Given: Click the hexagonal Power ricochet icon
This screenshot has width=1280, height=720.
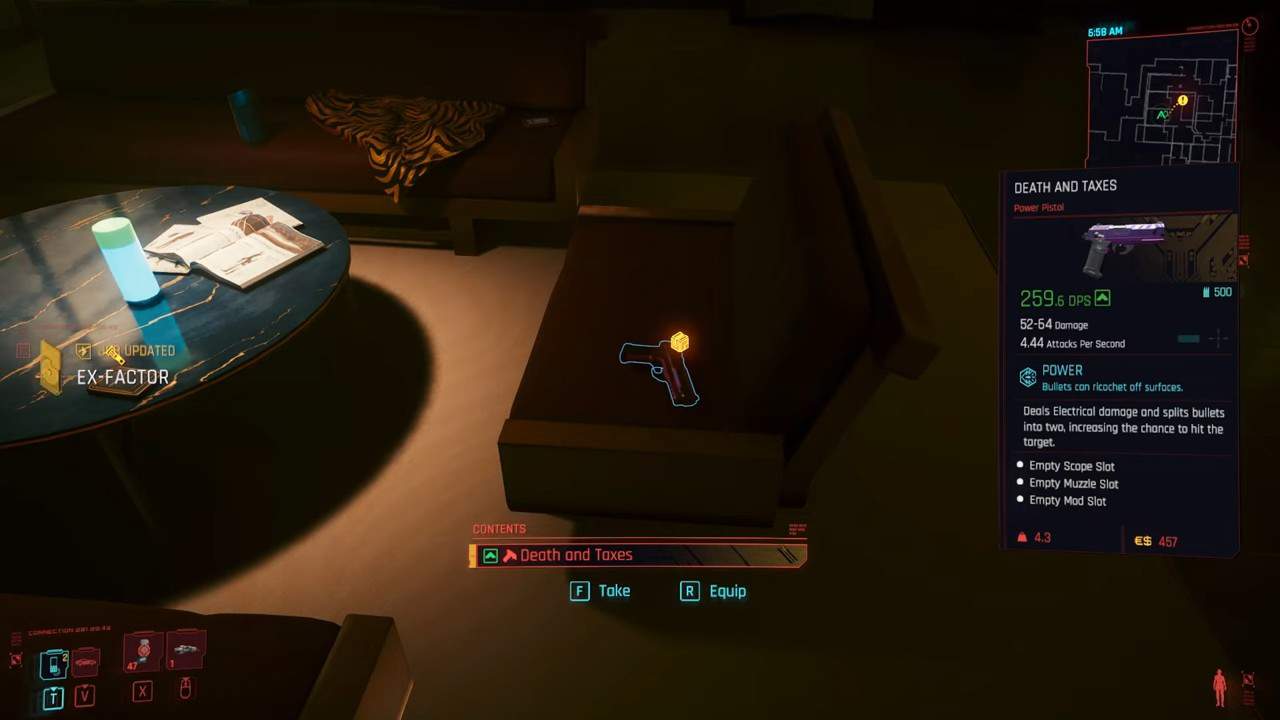Looking at the screenshot, I should click(x=1026, y=377).
